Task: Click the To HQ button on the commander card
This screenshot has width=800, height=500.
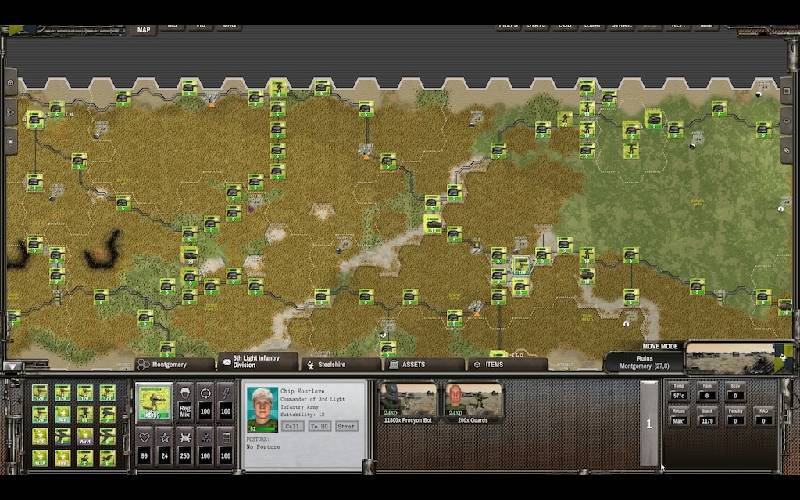Action: pyautogui.click(x=319, y=425)
